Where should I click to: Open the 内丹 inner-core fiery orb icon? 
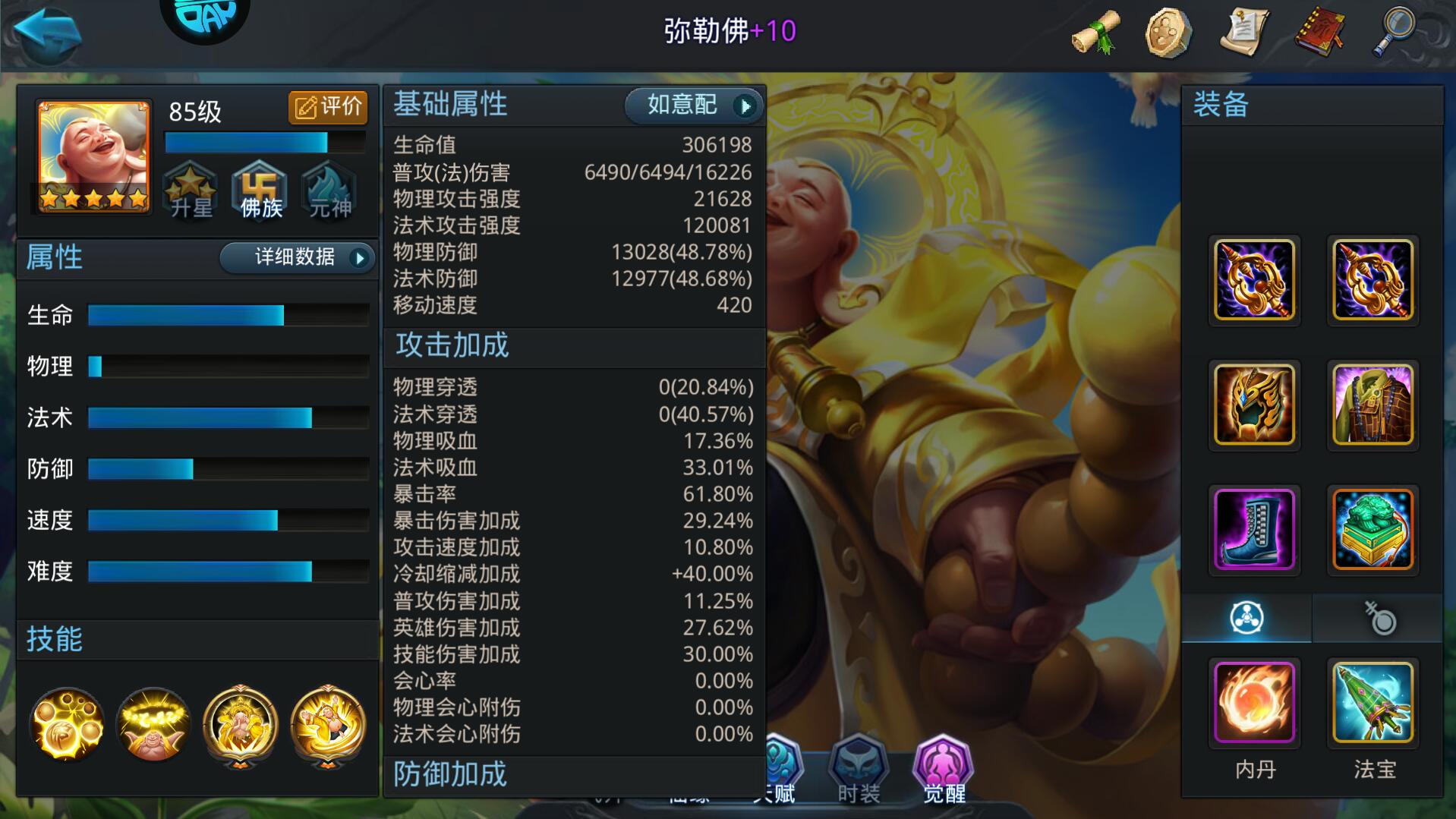(x=1253, y=704)
